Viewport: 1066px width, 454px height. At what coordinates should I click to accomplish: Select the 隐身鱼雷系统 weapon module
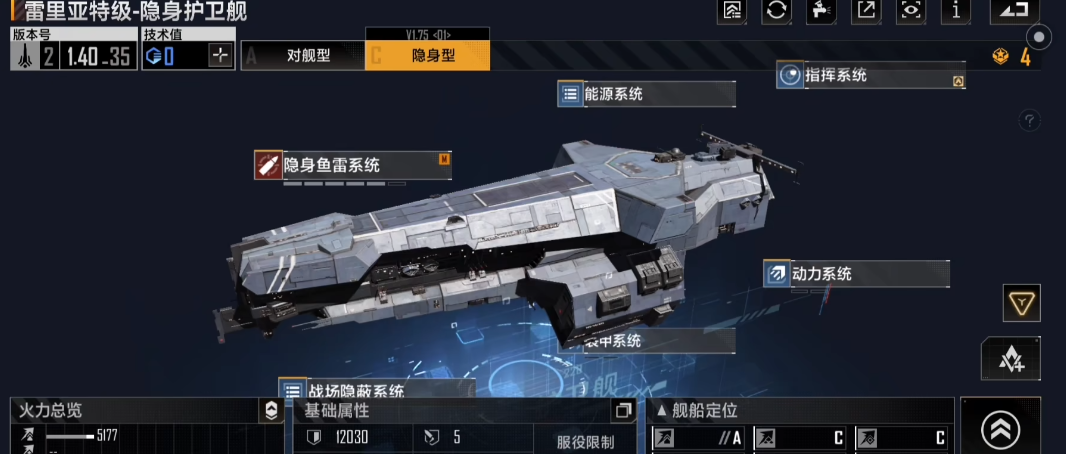pos(352,166)
